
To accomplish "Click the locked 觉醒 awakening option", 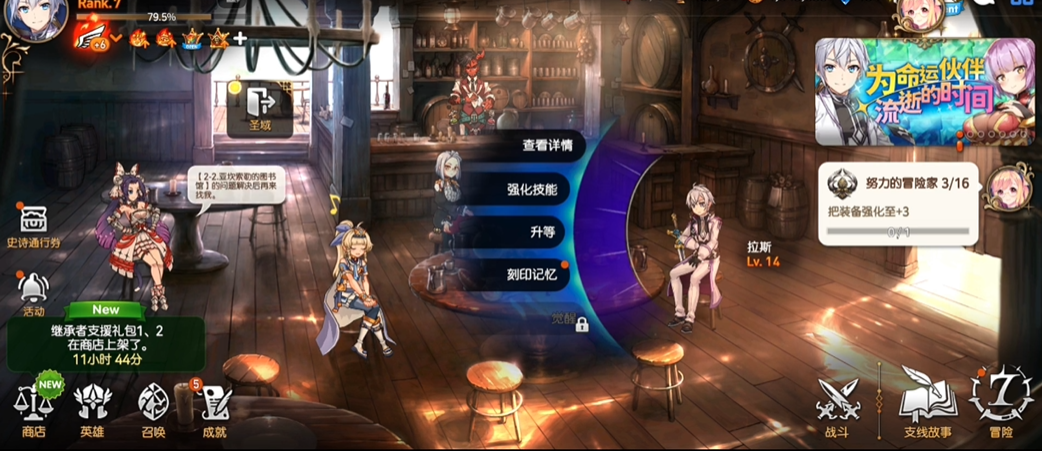I will [569, 322].
